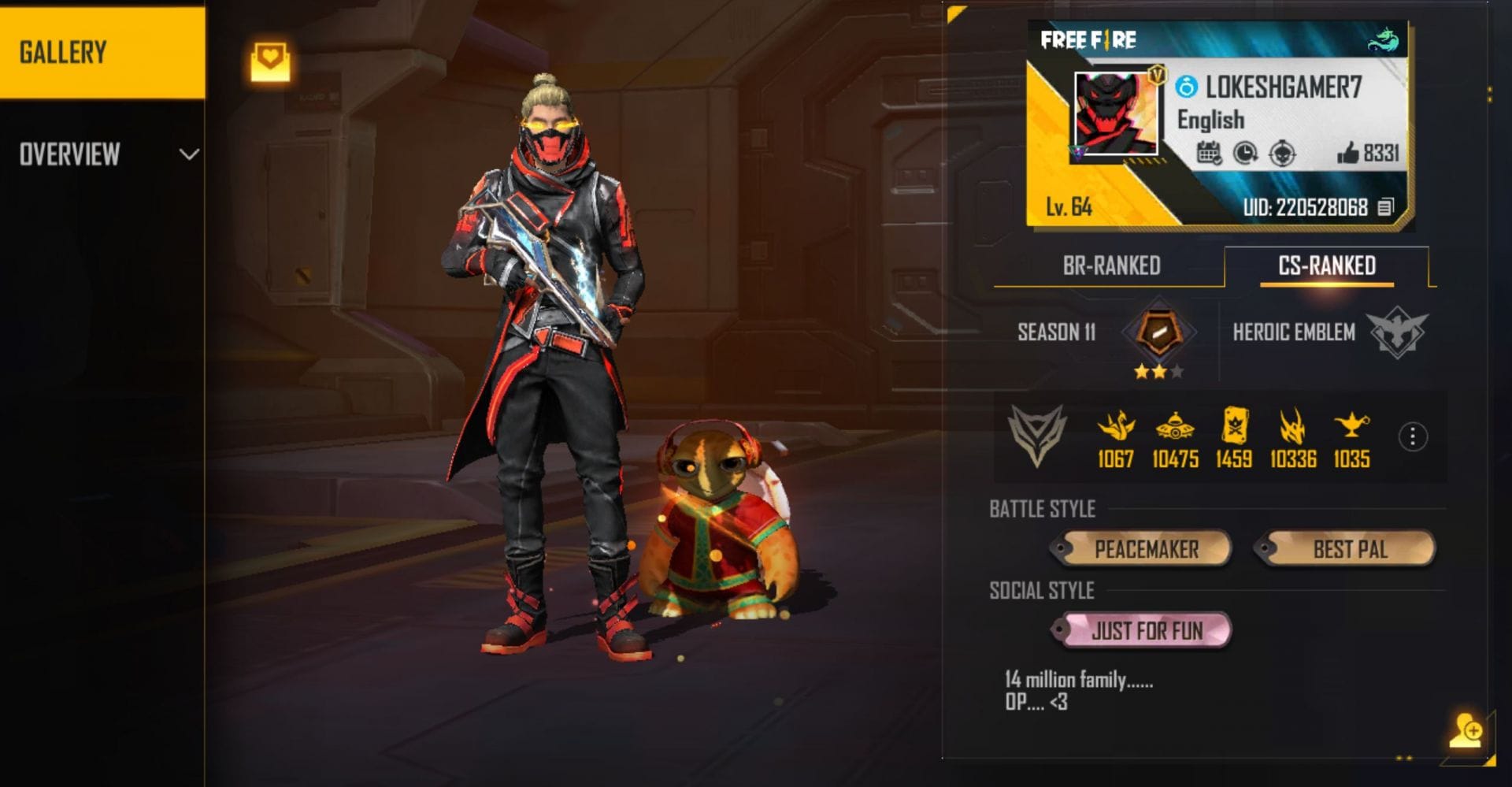
Task: Choose the Best Pal battle style tag
Action: pos(1347,548)
